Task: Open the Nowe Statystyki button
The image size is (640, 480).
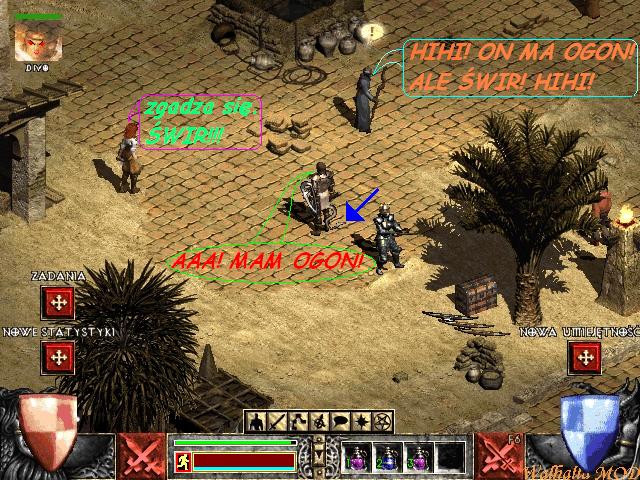Action: pos(58,355)
